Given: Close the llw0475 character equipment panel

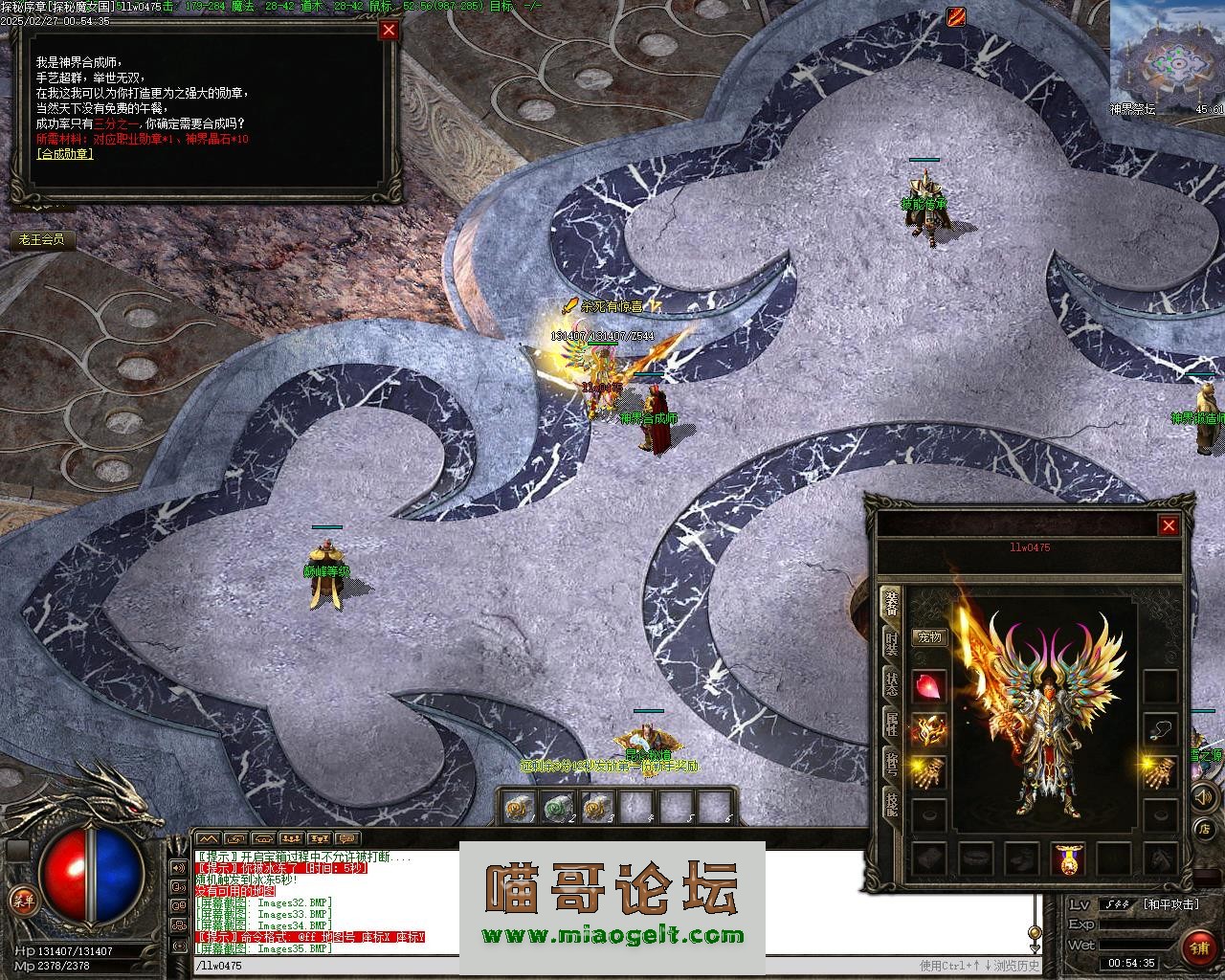Looking at the screenshot, I should 1169,525.
